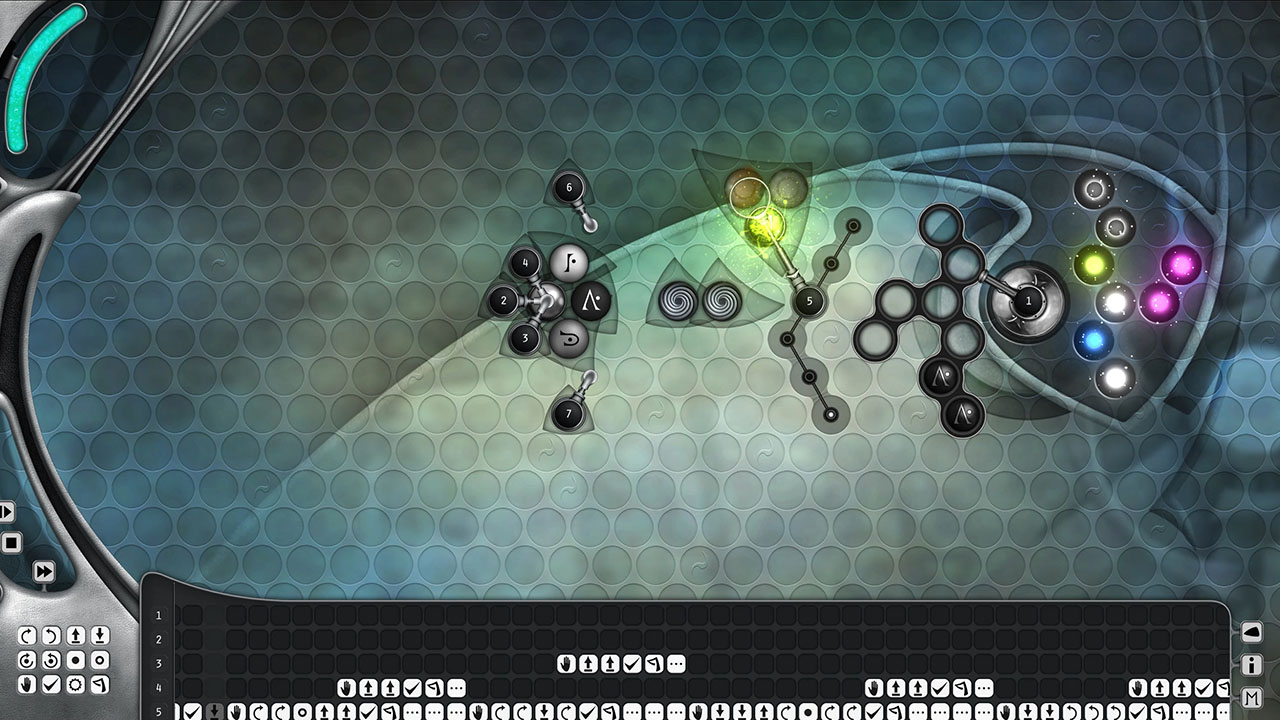Screen dimensions: 1280x720
Task: Select the gear instruction in the palette
Action: 75,683
